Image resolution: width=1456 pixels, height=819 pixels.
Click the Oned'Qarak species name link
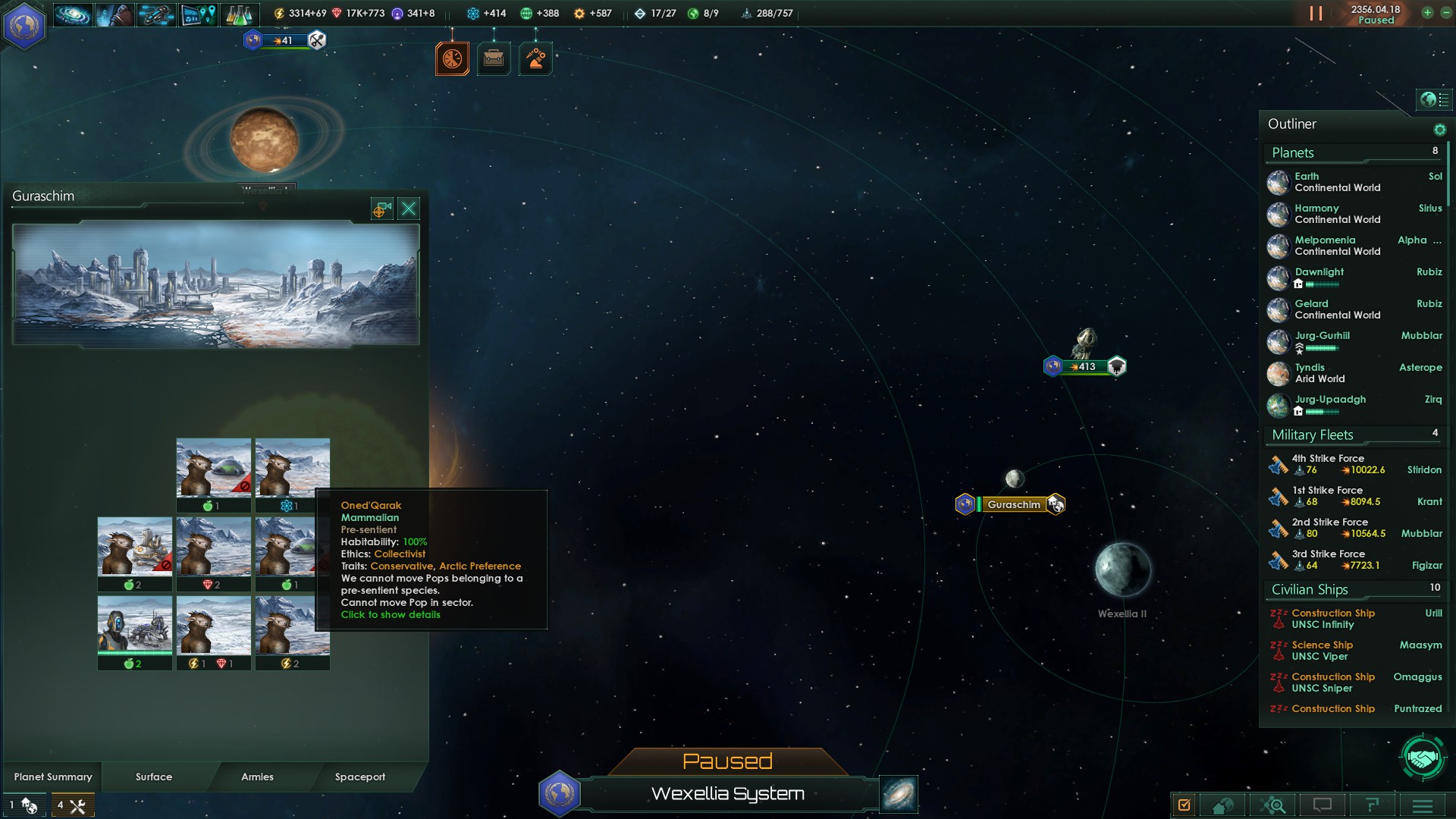(x=371, y=505)
